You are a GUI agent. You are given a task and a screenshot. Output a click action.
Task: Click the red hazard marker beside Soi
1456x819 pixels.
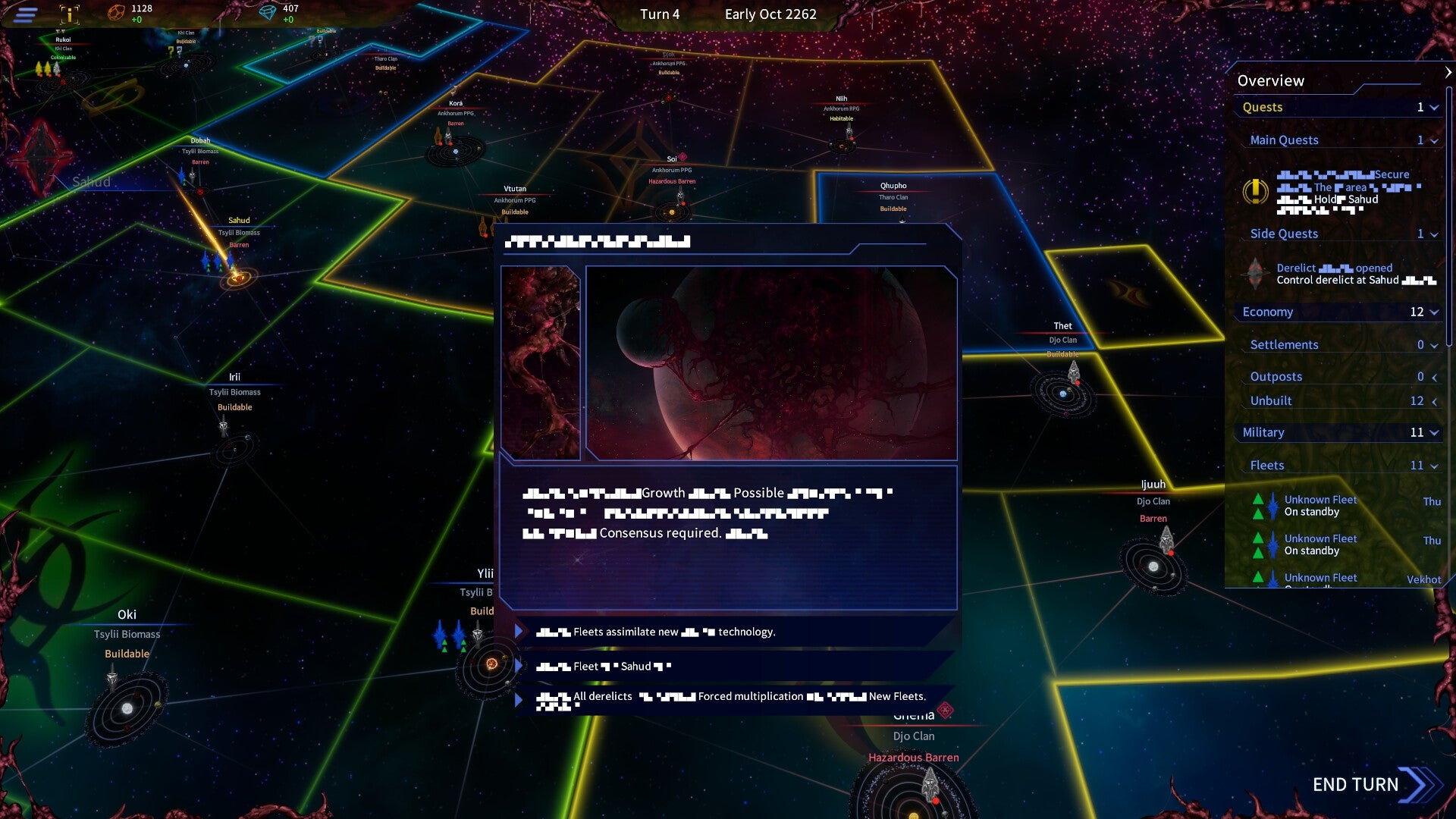[x=682, y=157]
